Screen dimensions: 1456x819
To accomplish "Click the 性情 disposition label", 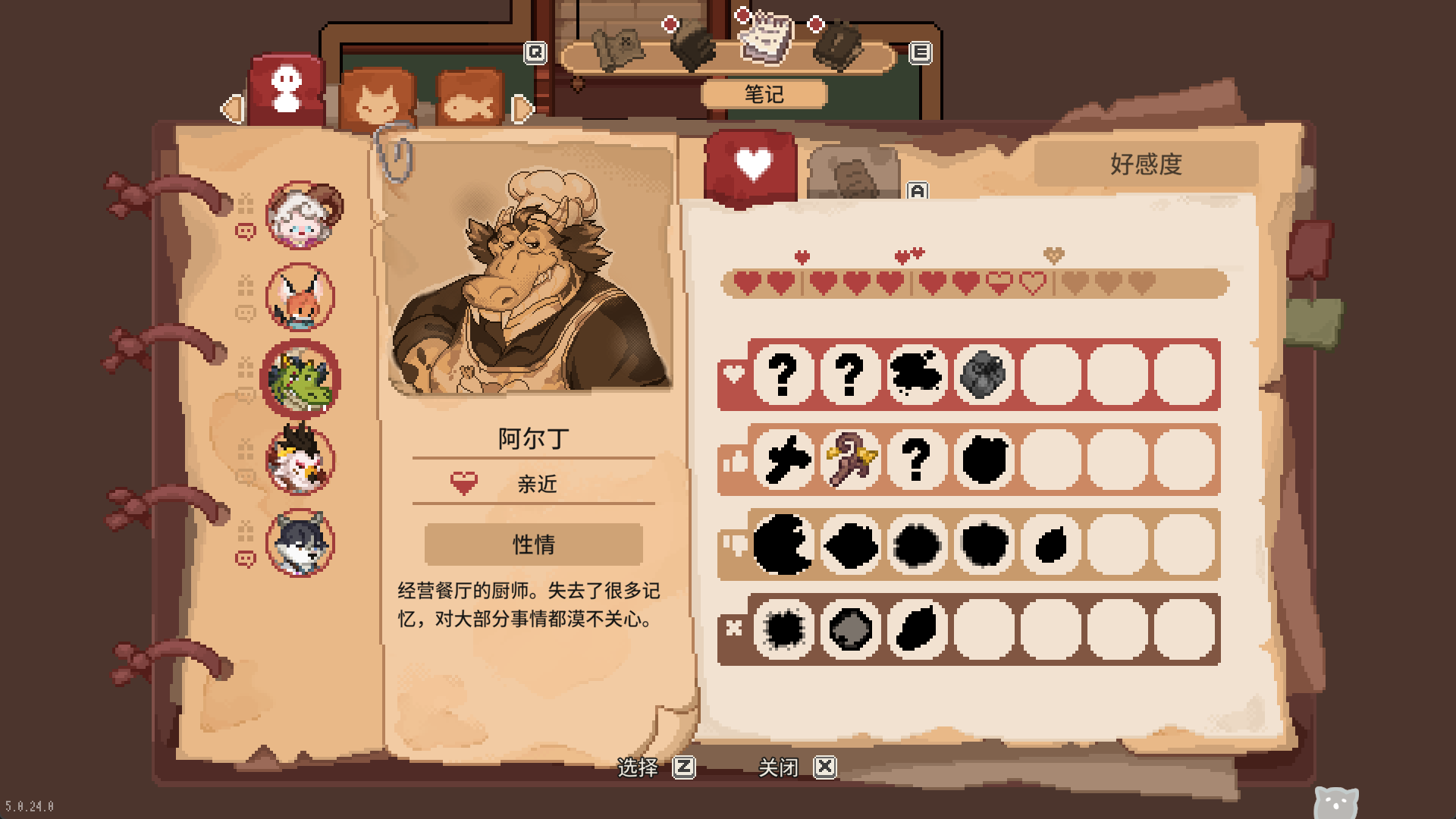I will [x=533, y=544].
